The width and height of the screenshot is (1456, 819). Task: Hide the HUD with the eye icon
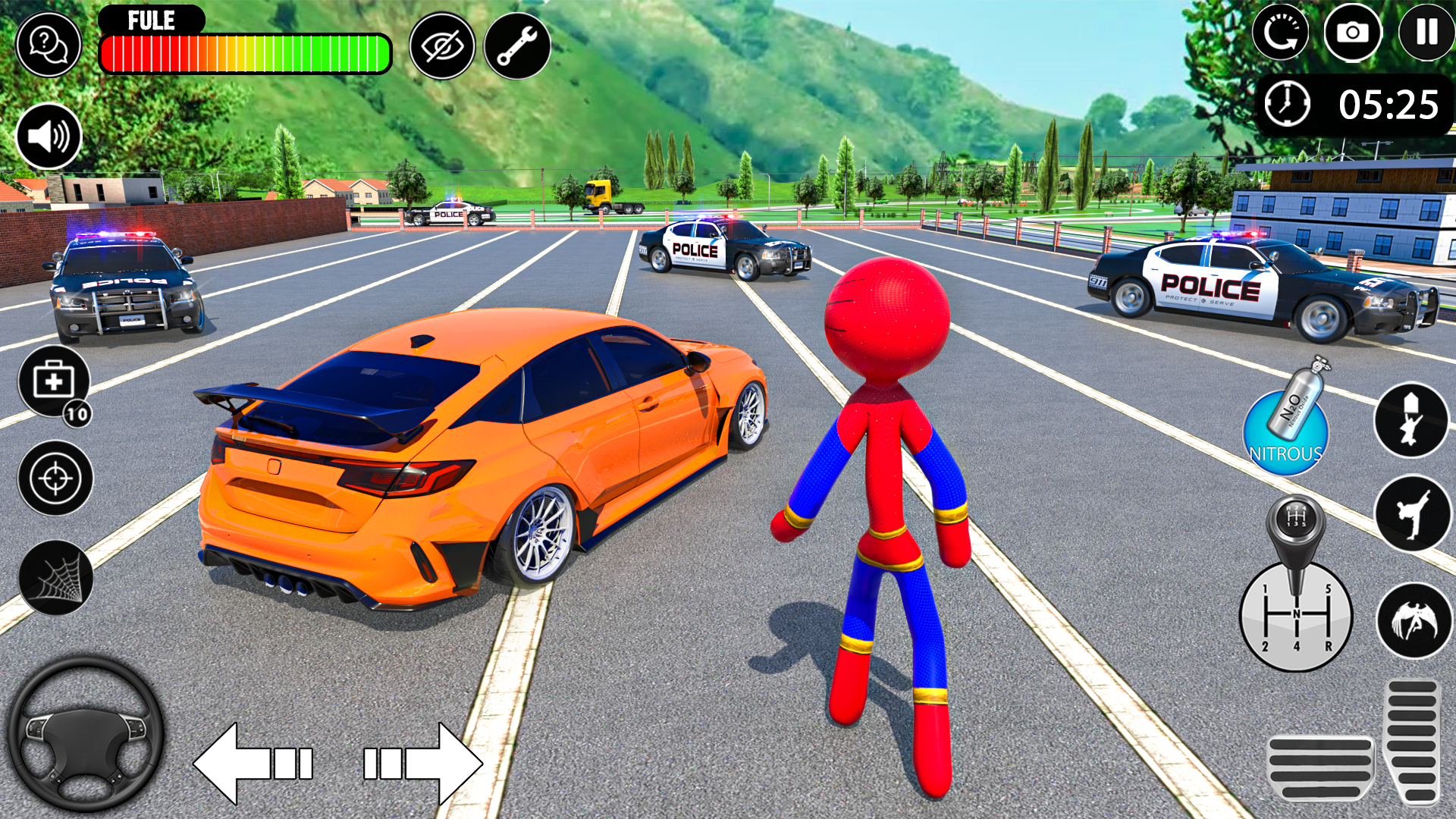pyautogui.click(x=442, y=46)
